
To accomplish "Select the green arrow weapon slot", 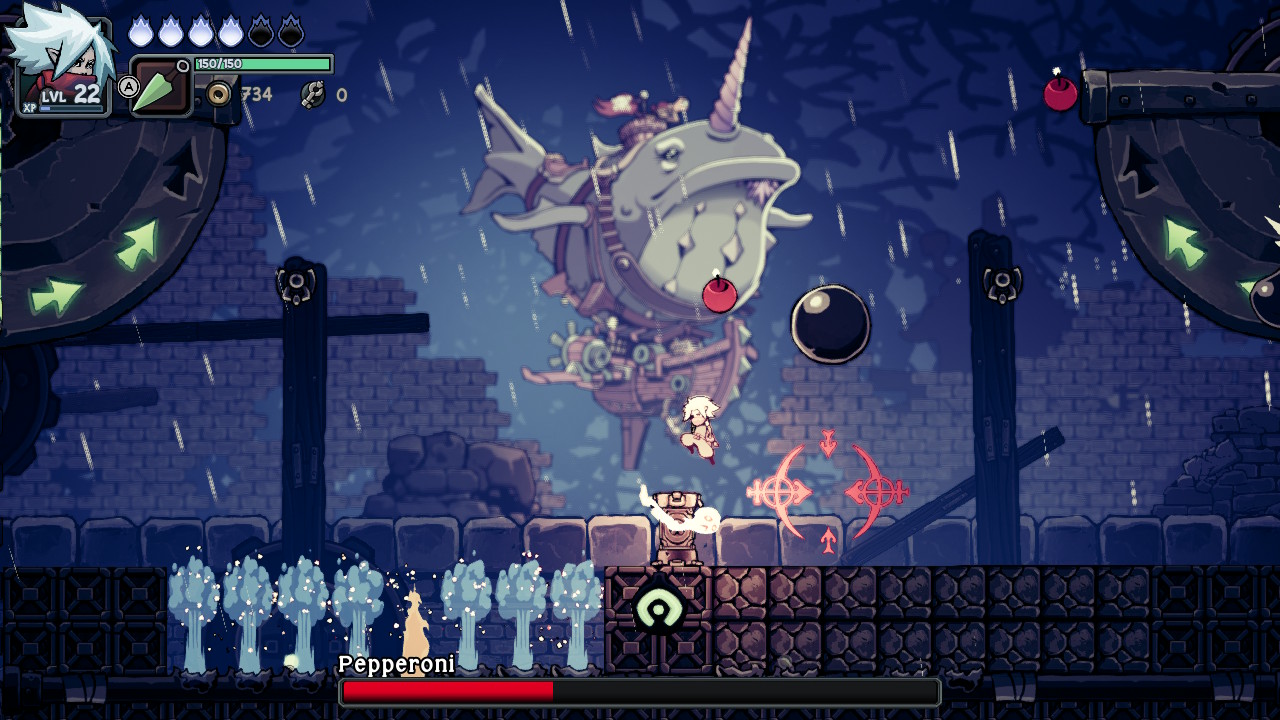I will tap(160, 88).
